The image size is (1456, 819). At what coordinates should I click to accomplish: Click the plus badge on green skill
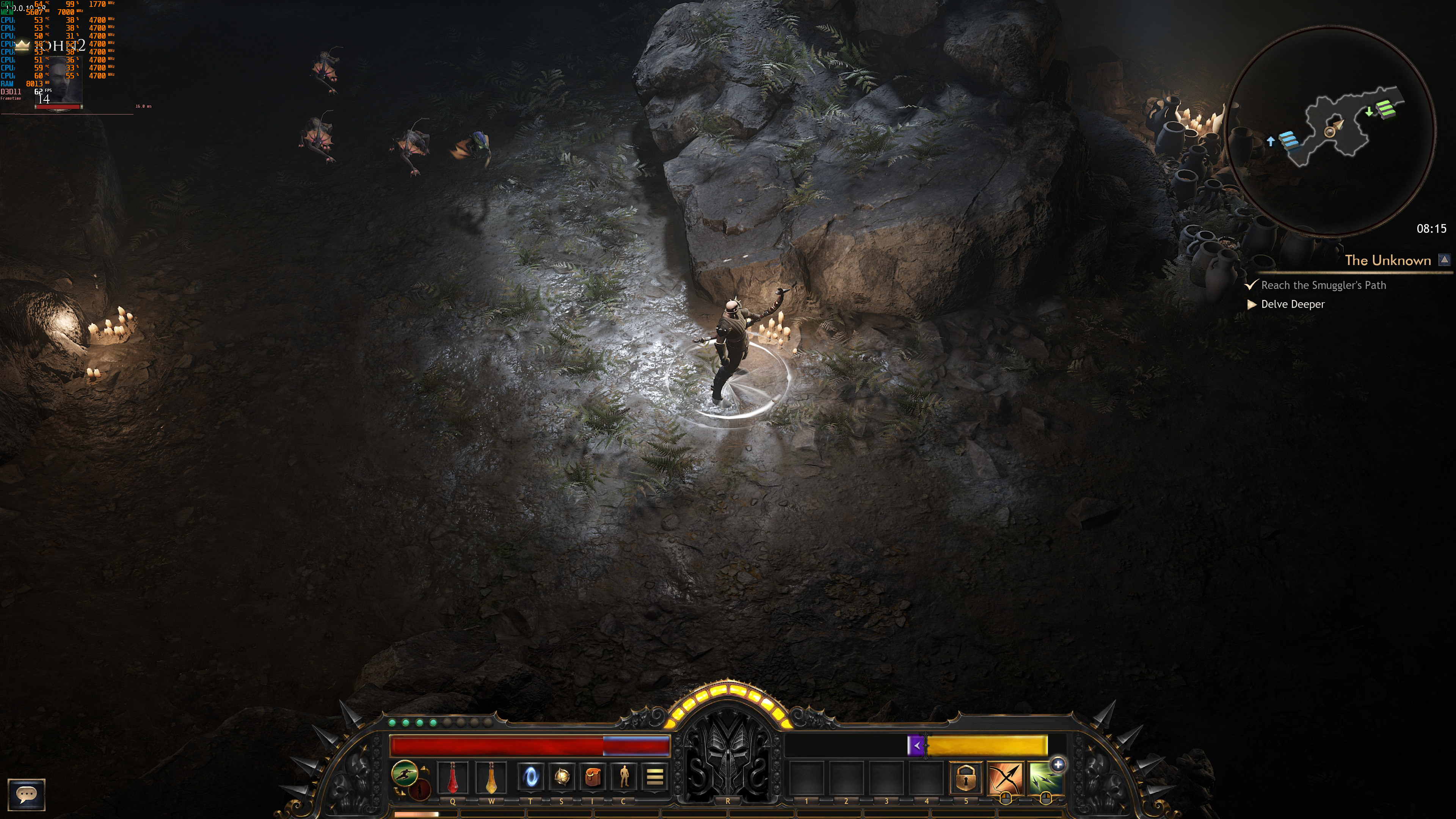pos(1058,765)
